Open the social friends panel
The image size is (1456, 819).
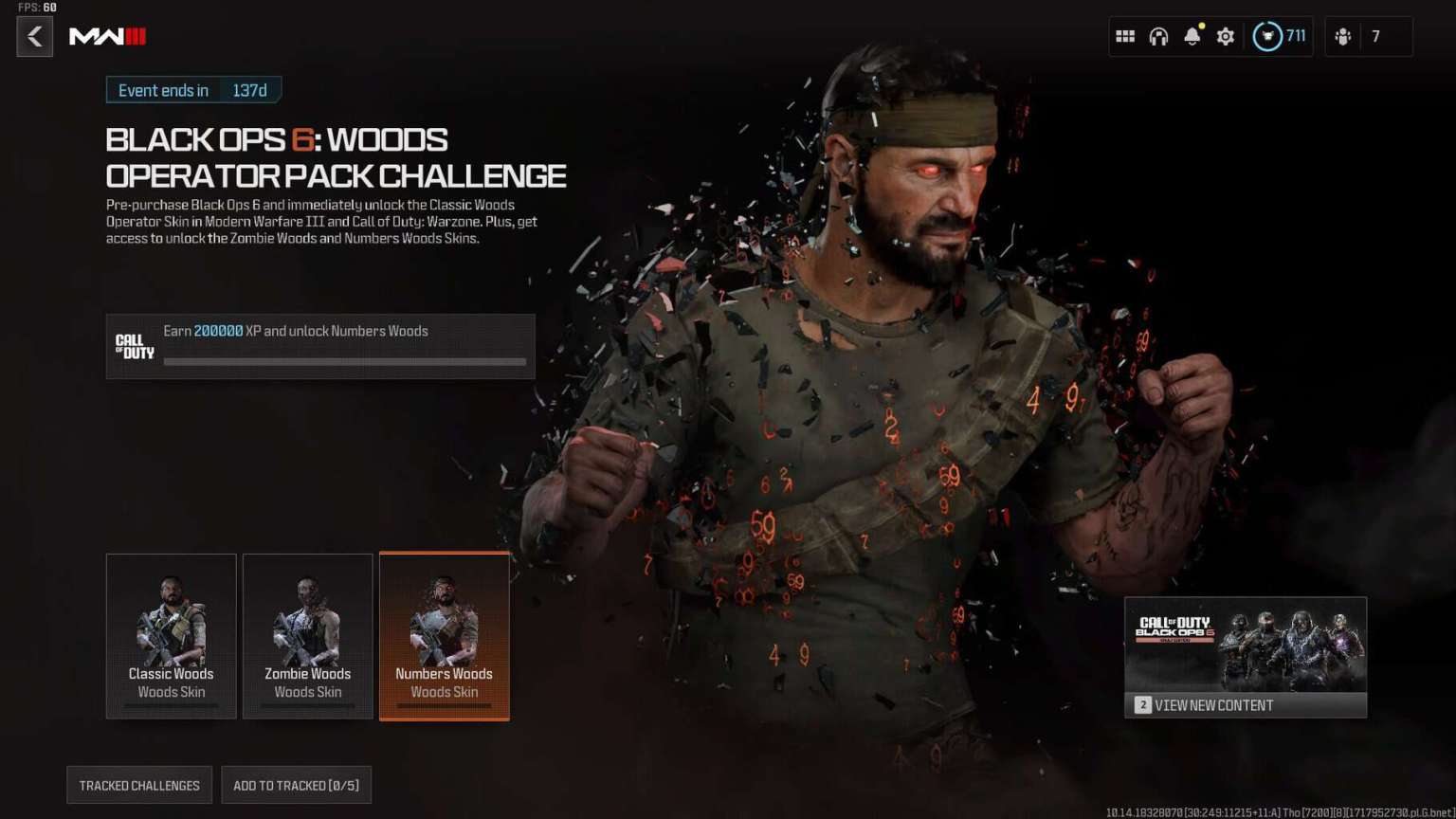coord(1342,36)
